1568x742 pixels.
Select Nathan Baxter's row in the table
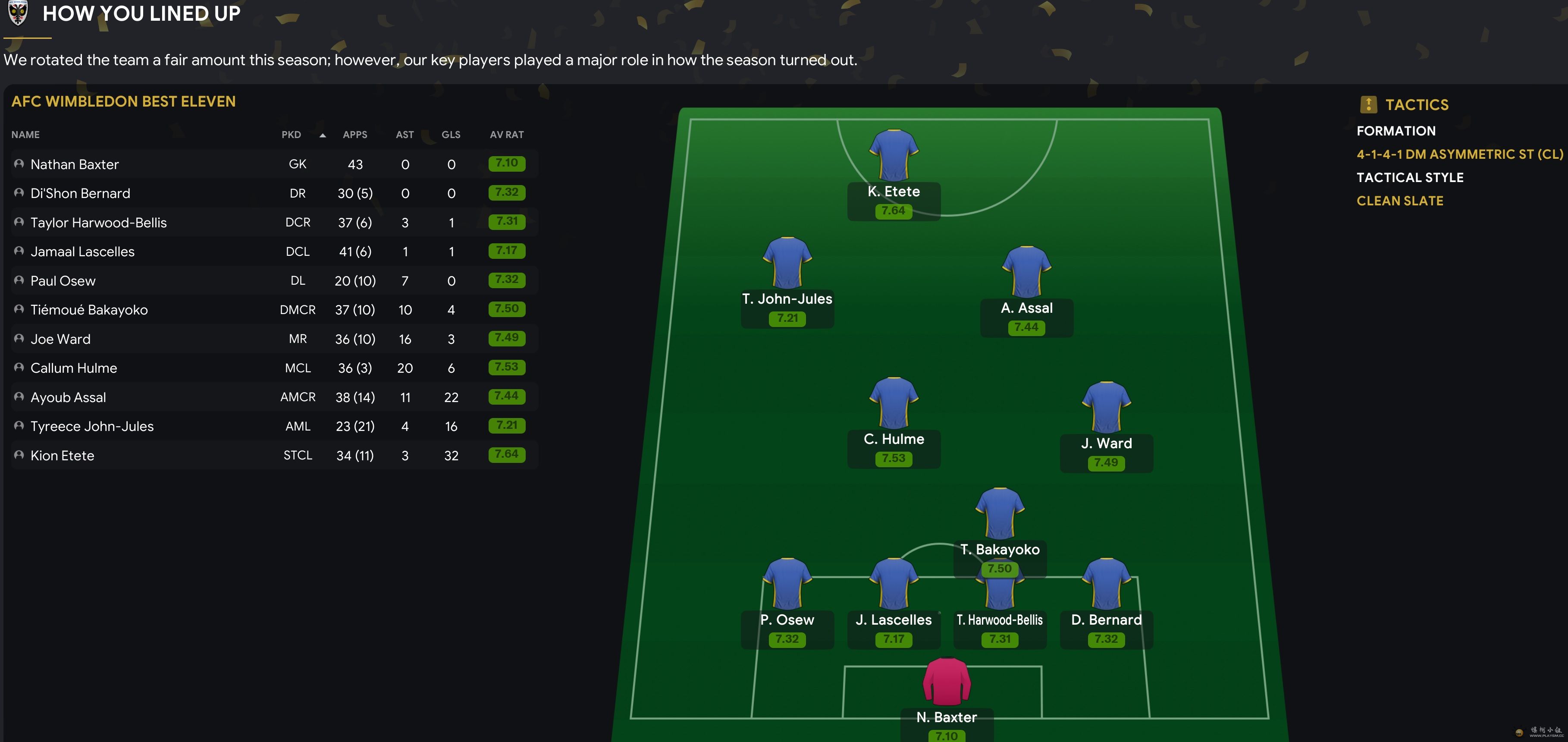(x=75, y=164)
